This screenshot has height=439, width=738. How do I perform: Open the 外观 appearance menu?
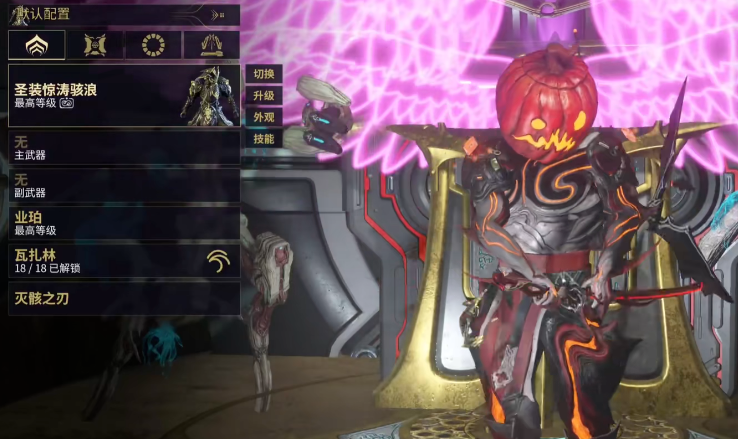point(264,117)
